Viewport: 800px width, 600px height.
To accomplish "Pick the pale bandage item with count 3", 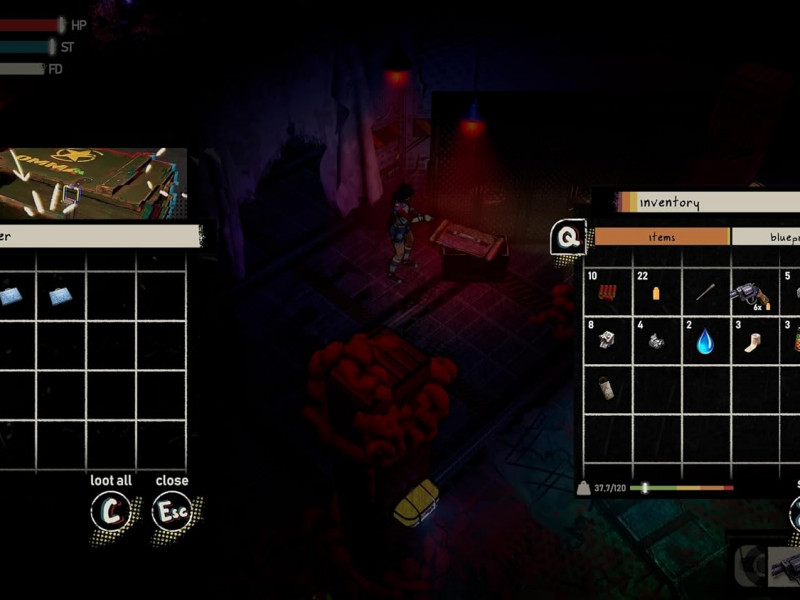I will [755, 342].
